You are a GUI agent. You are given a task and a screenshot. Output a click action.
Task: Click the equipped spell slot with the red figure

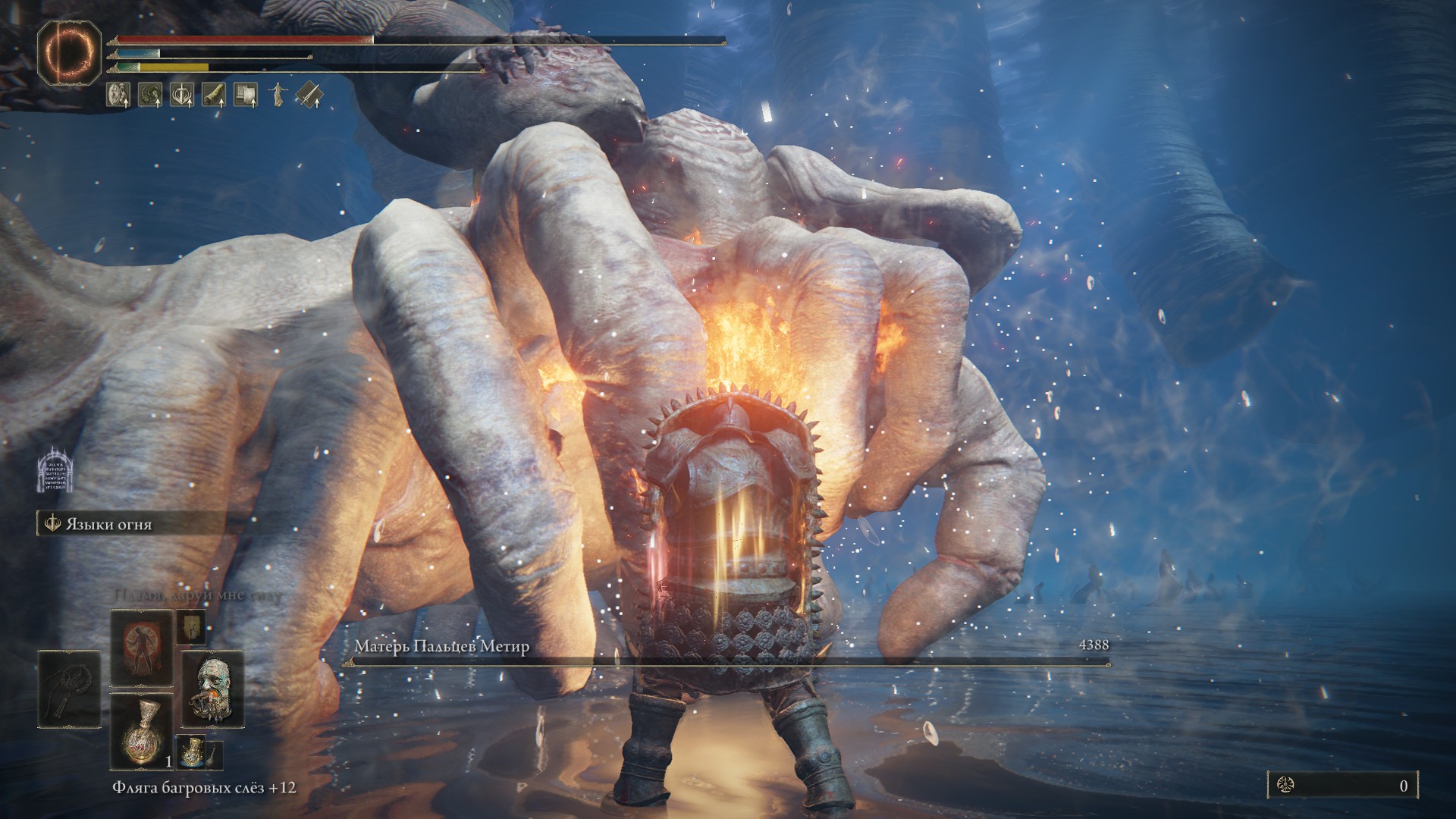142,648
